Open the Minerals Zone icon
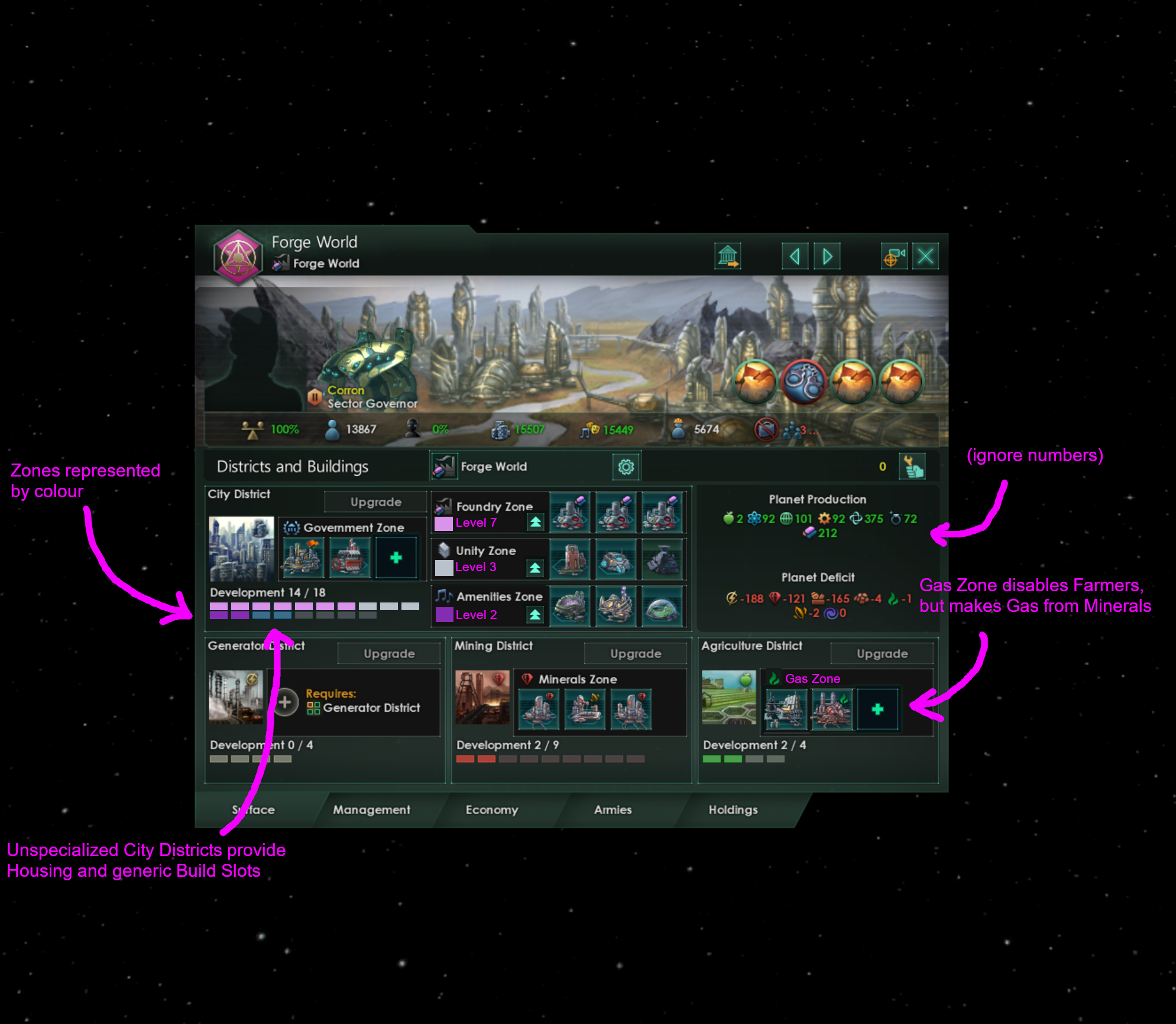Screen dimensions: 1176x1024 527,679
